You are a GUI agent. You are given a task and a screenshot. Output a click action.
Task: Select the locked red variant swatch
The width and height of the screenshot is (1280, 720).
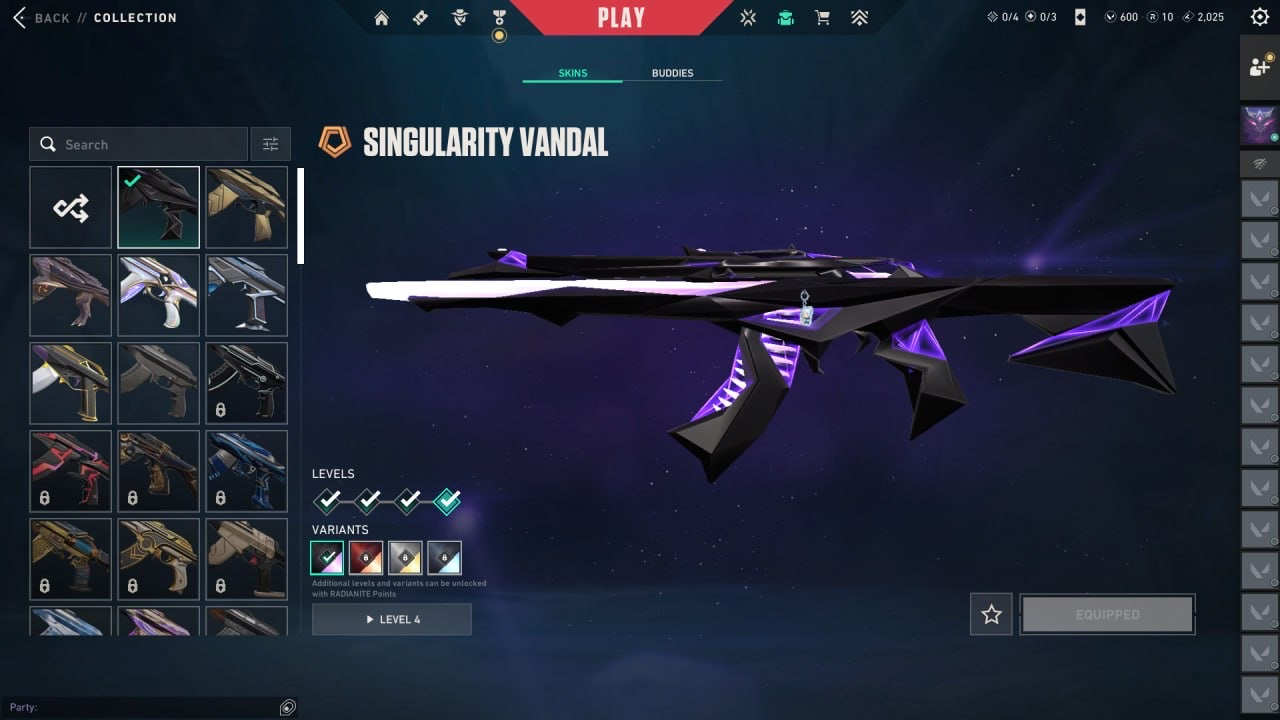click(x=366, y=558)
